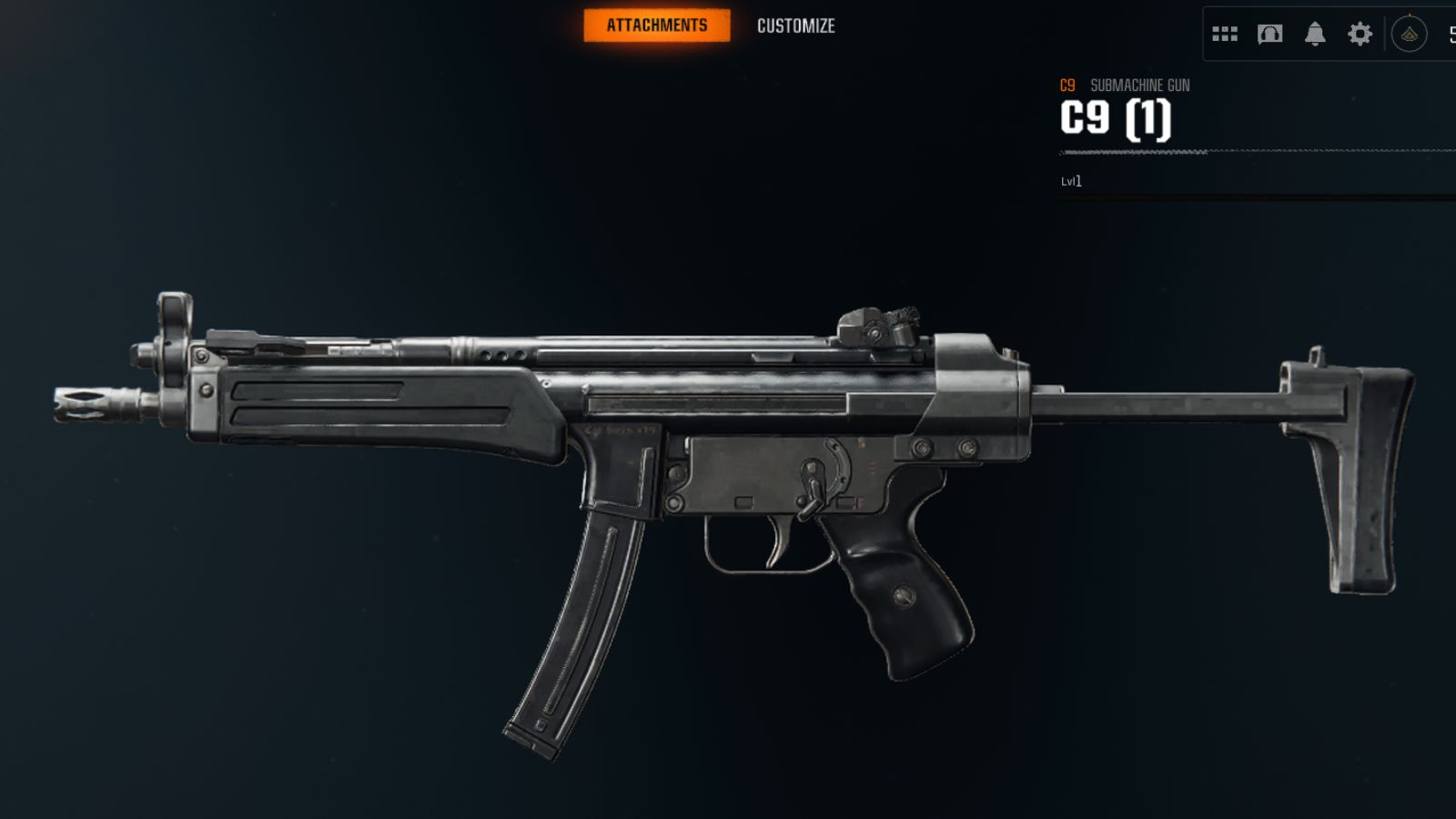Open the social channels headset icon
Screen dimensions: 1456x819
coord(1270,34)
